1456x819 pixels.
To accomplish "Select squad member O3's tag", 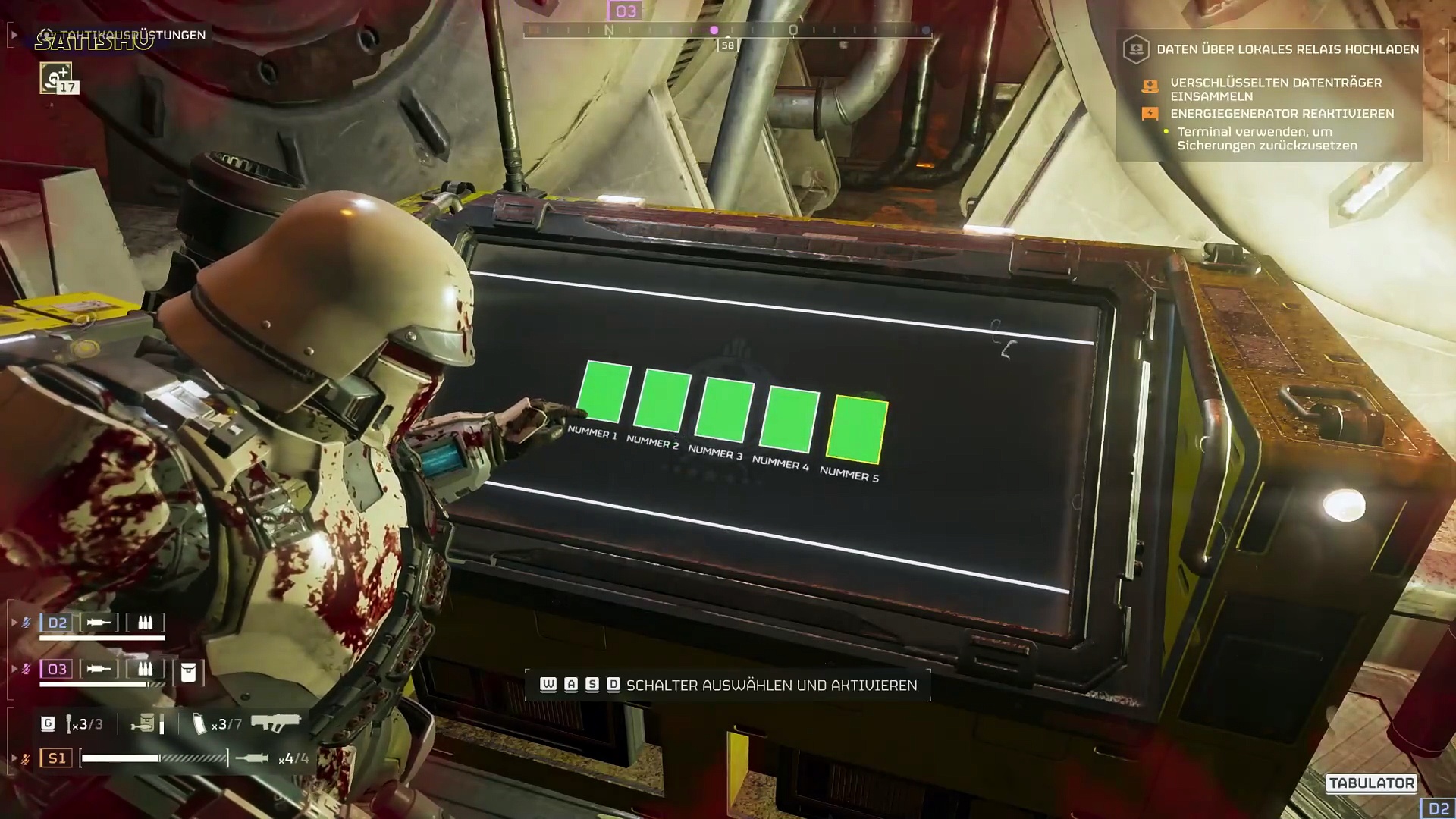I will 57,669.
